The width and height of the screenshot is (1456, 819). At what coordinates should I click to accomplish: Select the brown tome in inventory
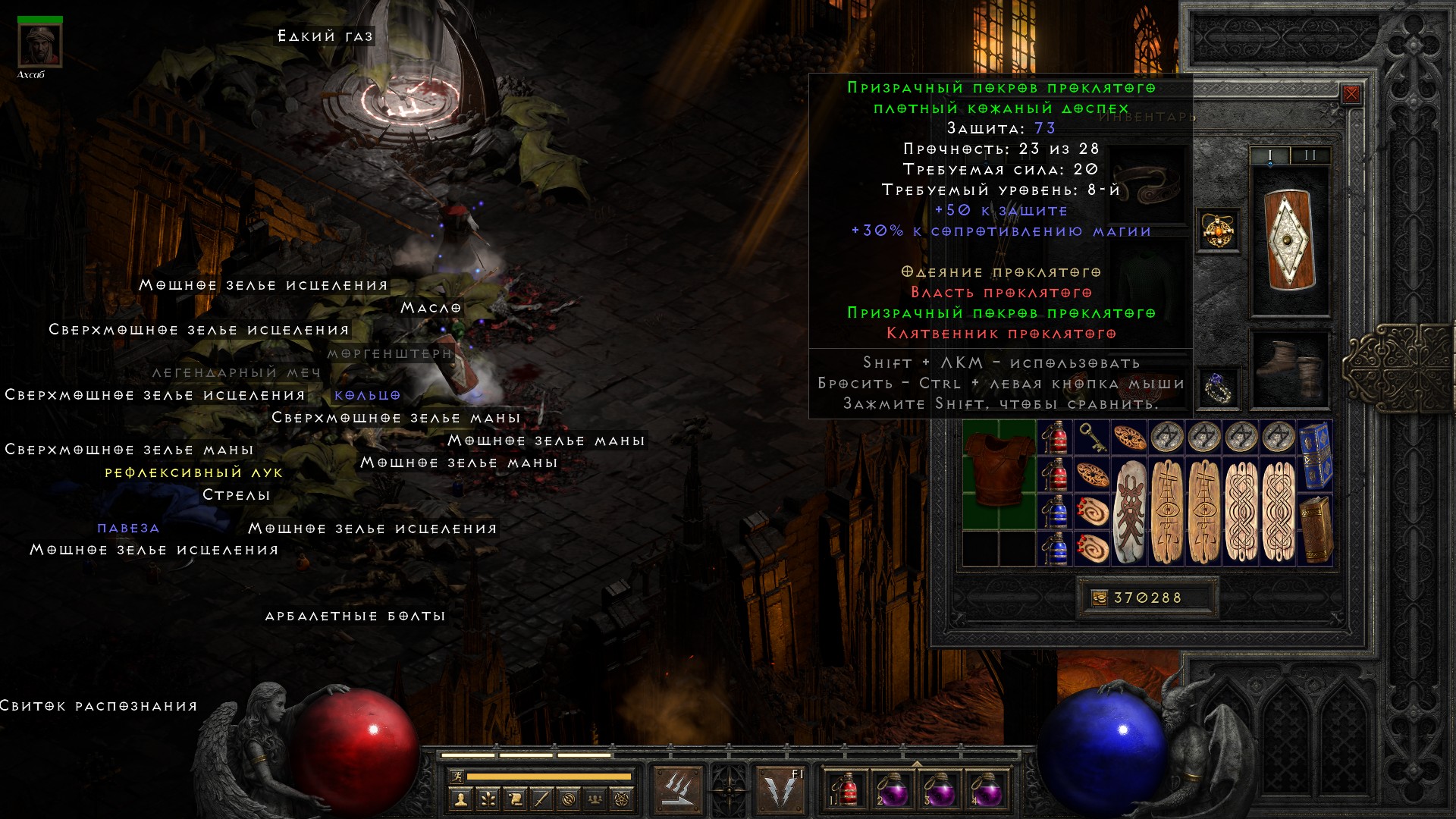[x=1315, y=529]
